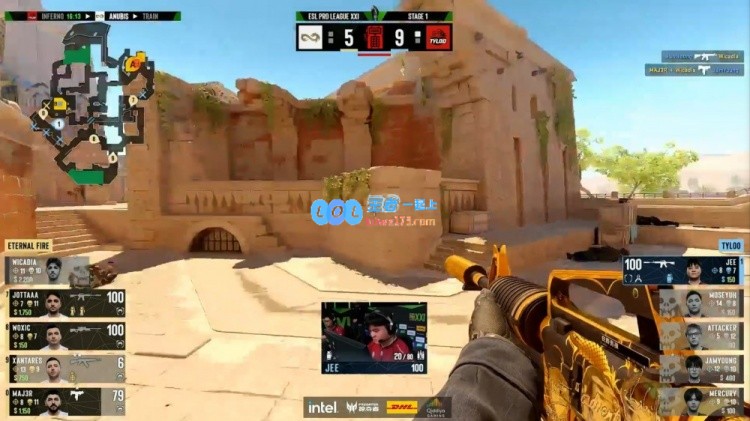This screenshot has height=421, width=750.
Task: Select MAJ3R's player card
Action: 64,402
